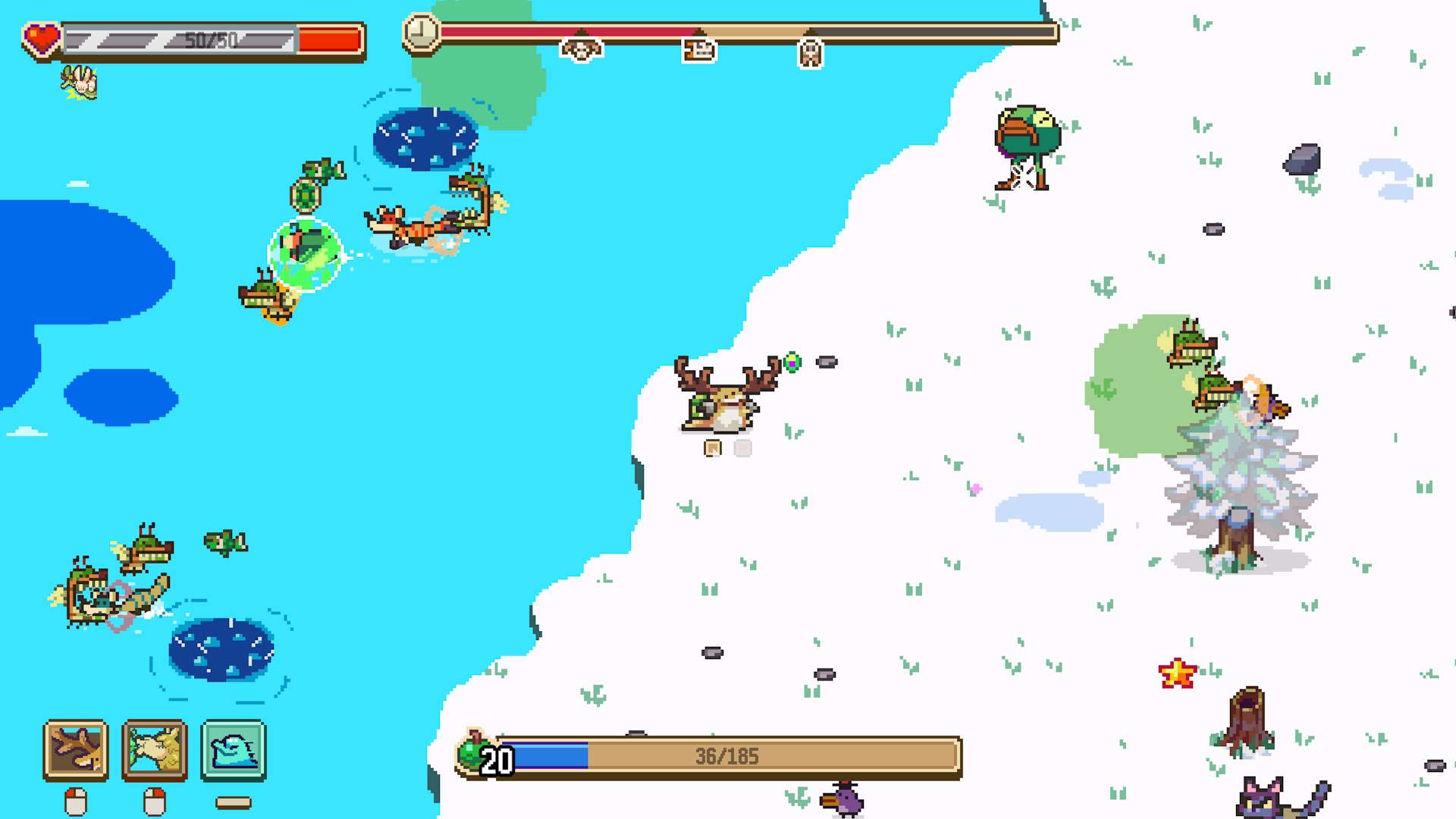Click the clock icon on the timer bar

point(422,33)
